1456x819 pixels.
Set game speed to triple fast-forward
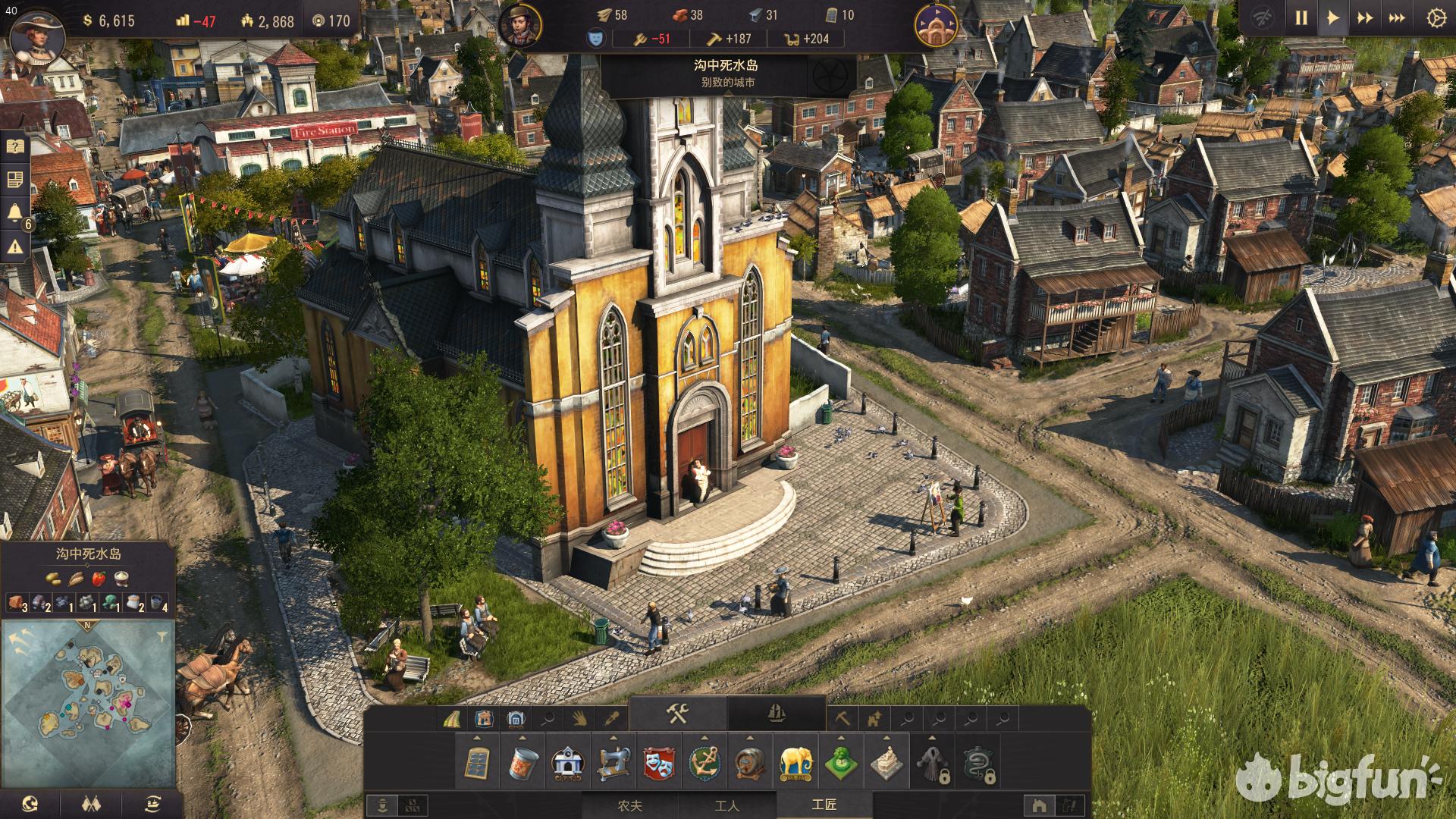coord(1397,18)
